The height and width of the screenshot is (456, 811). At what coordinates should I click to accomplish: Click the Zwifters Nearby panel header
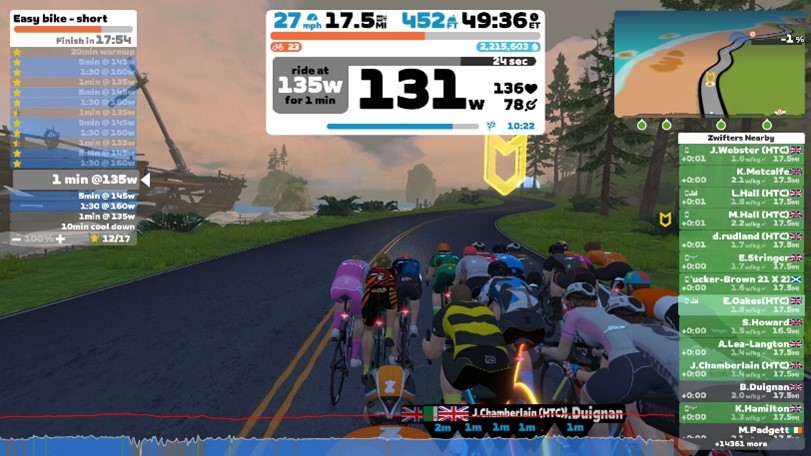click(741, 138)
